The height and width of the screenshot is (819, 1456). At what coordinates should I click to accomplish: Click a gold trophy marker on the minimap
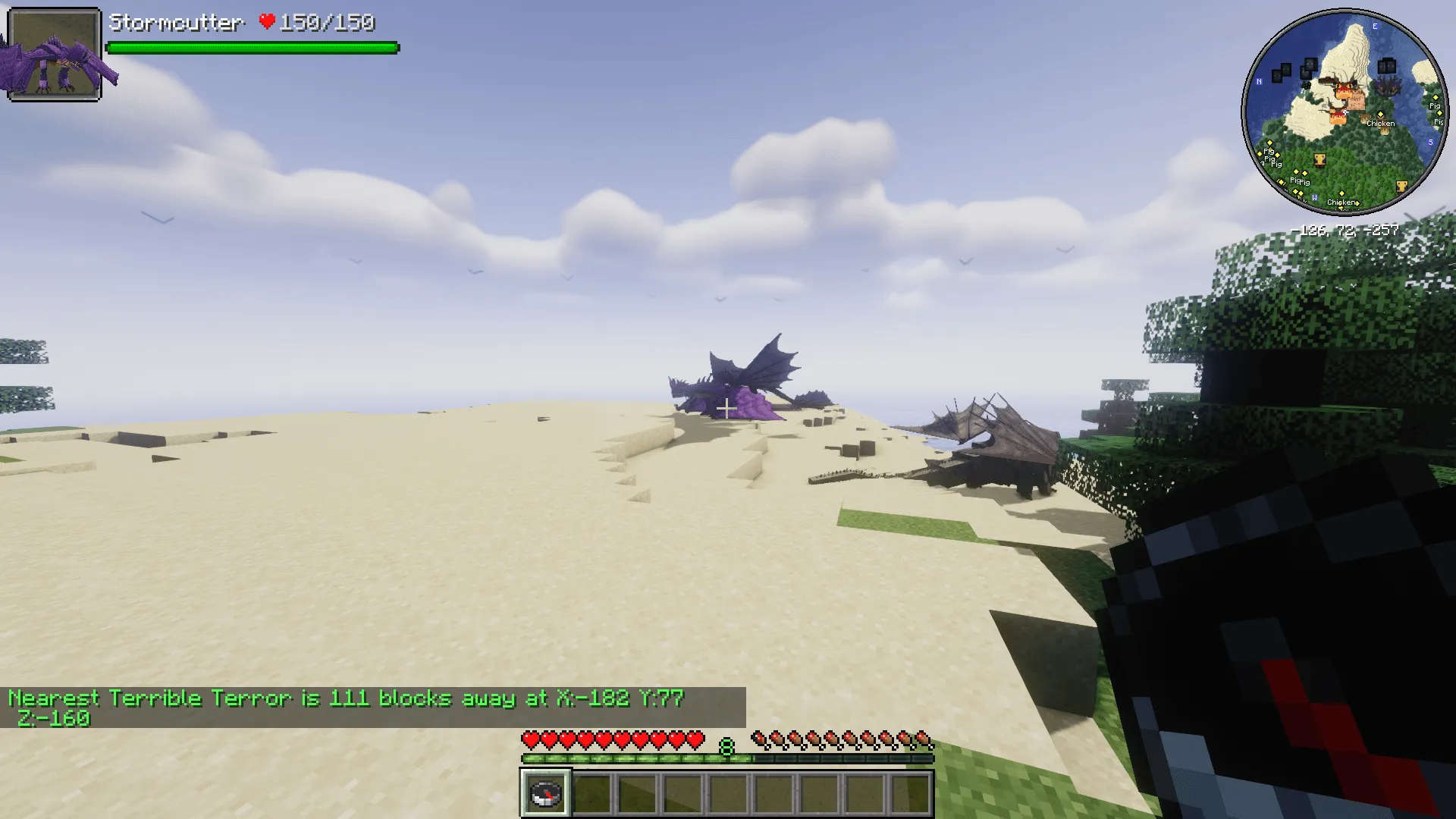point(1319,159)
